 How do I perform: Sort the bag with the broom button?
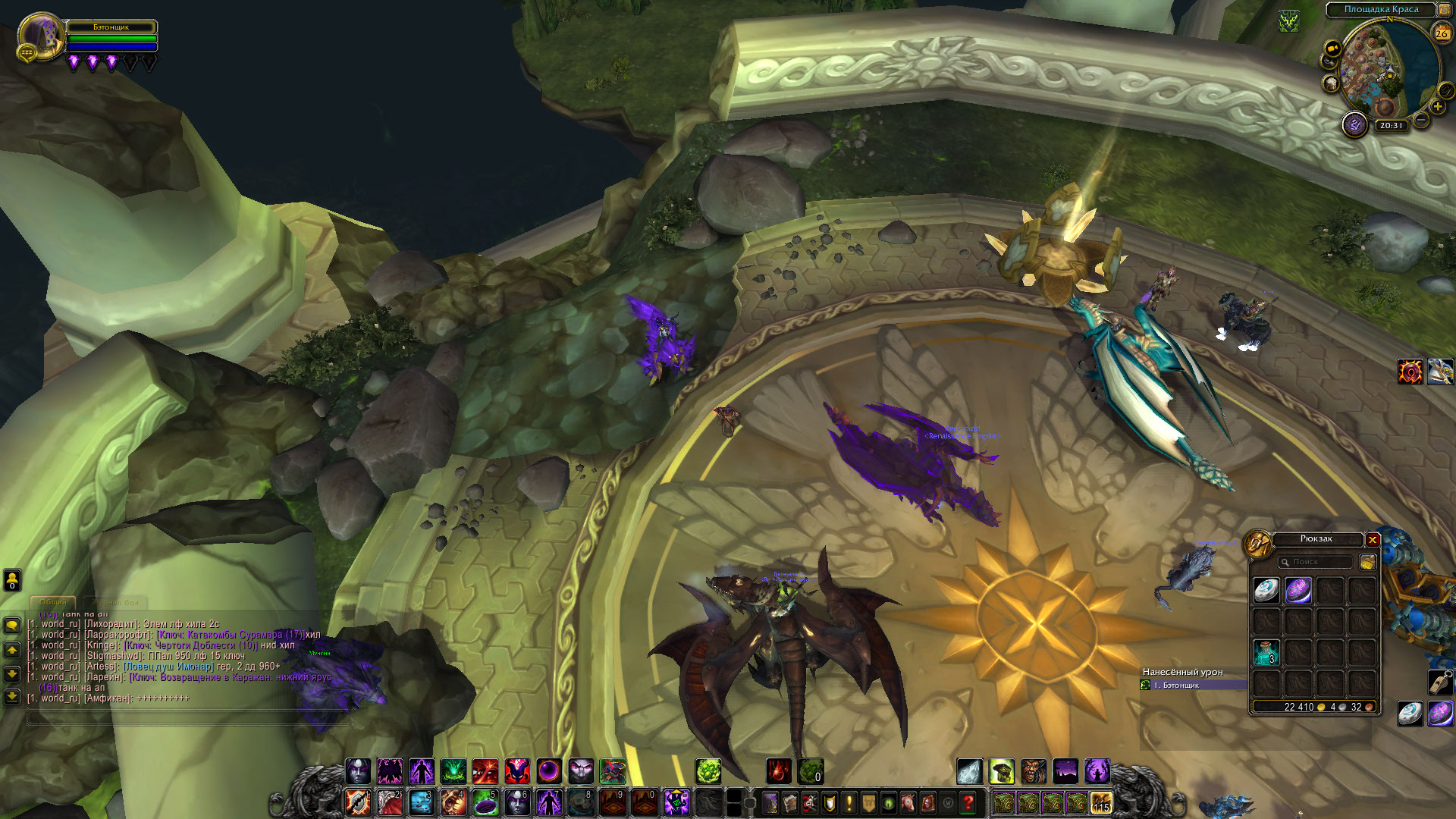(1367, 562)
